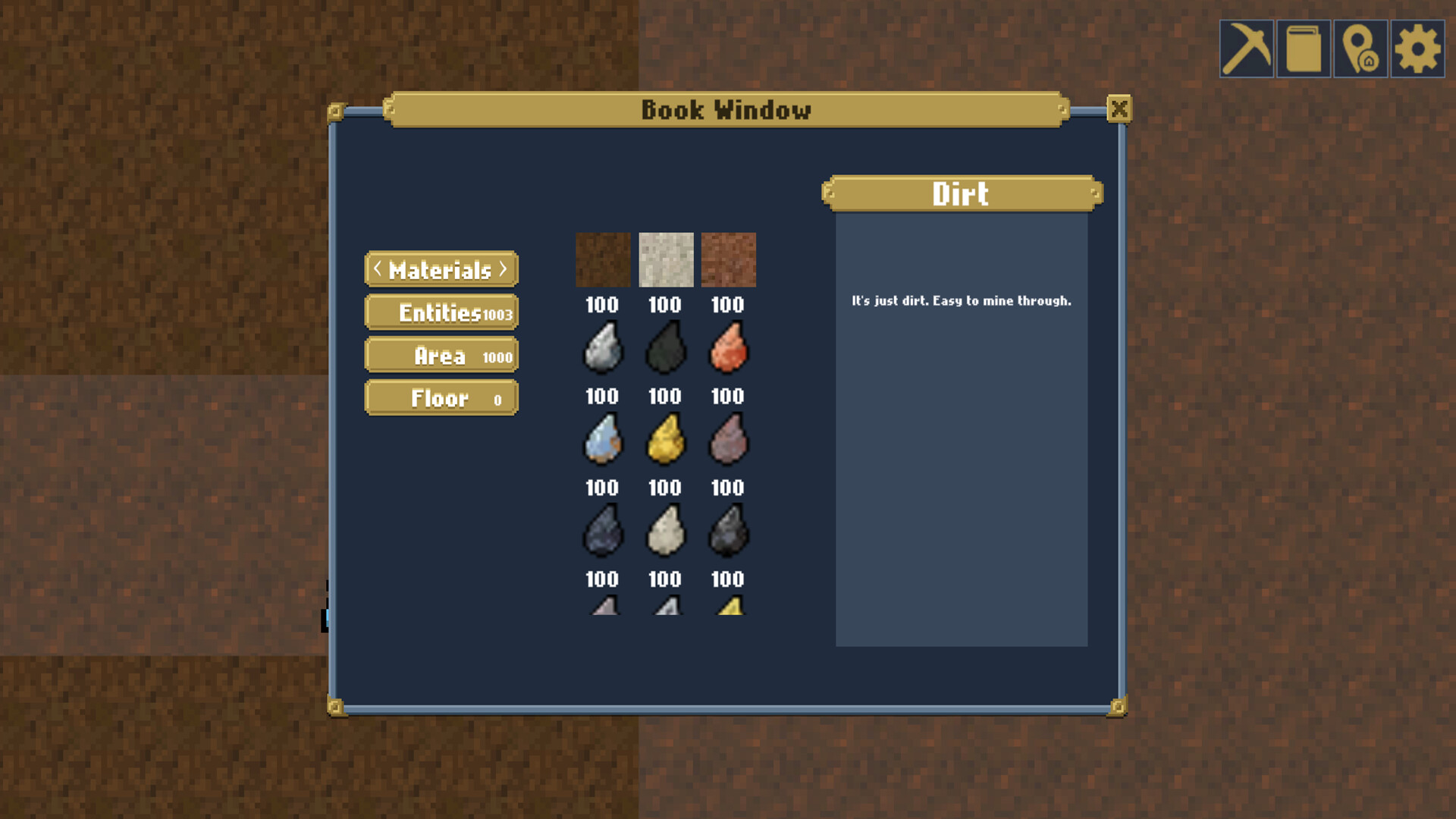
Task: Open the book journal icon
Action: tap(1302, 50)
